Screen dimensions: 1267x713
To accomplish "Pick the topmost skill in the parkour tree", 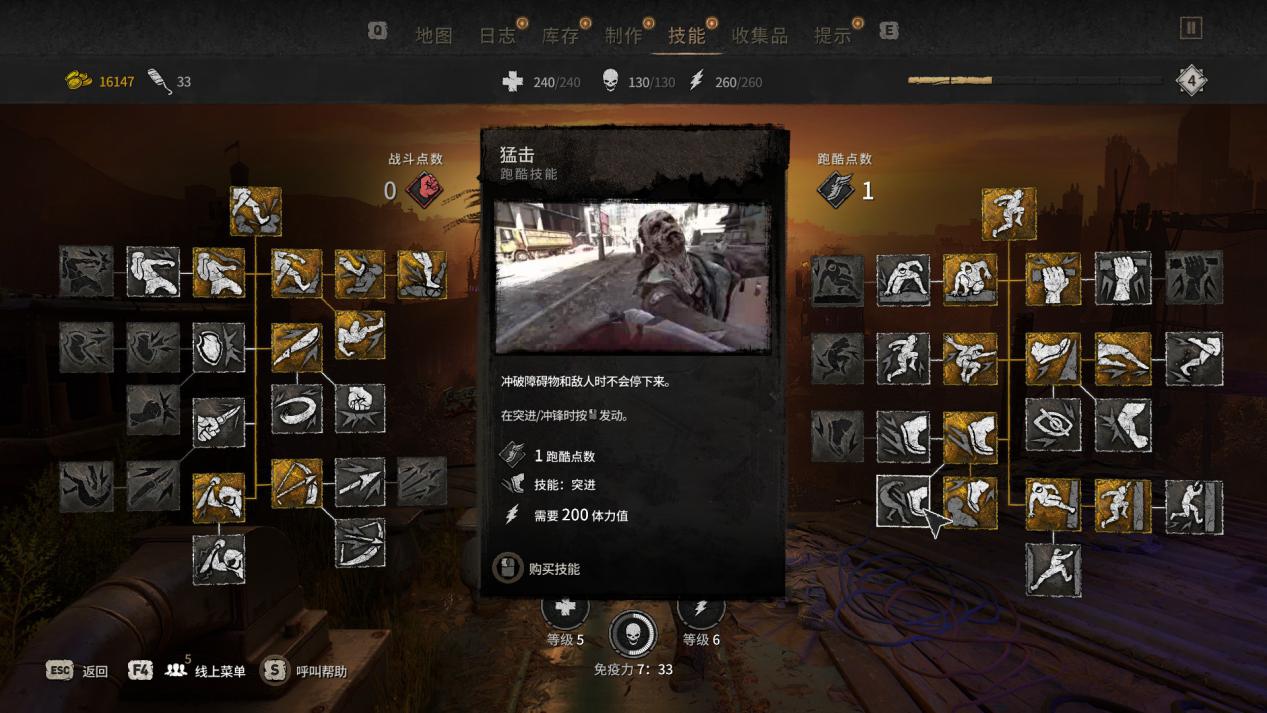I will 1008,213.
